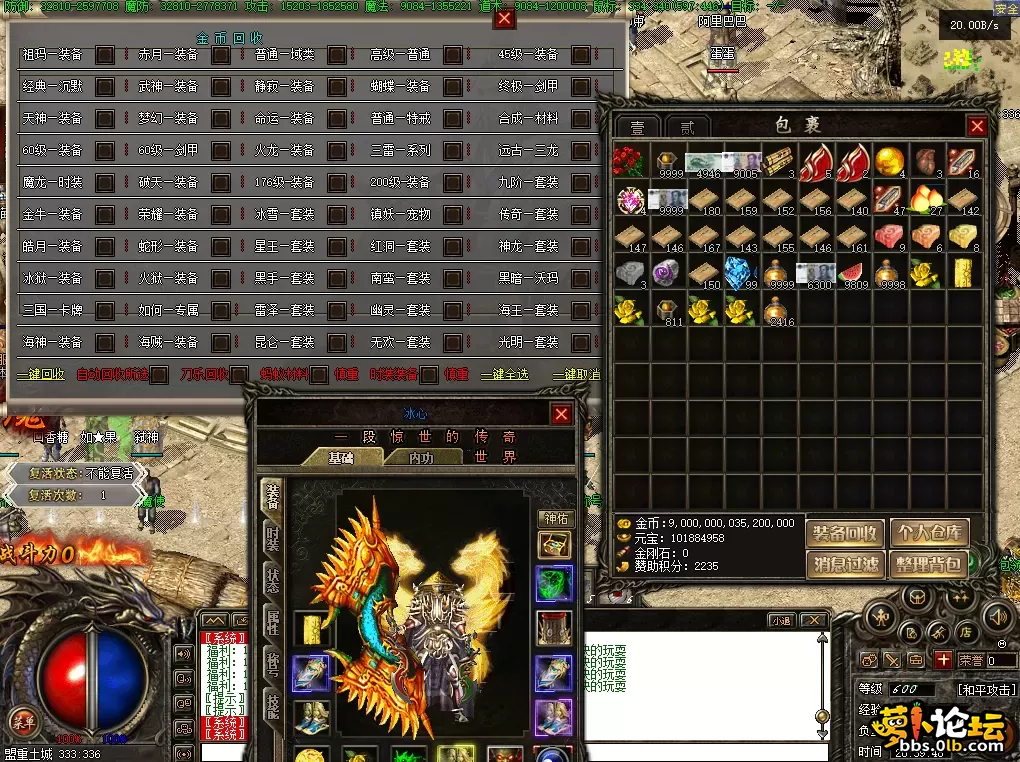Select the blue diamond crystal item
Image resolution: width=1020 pixels, height=762 pixels.
[740, 272]
